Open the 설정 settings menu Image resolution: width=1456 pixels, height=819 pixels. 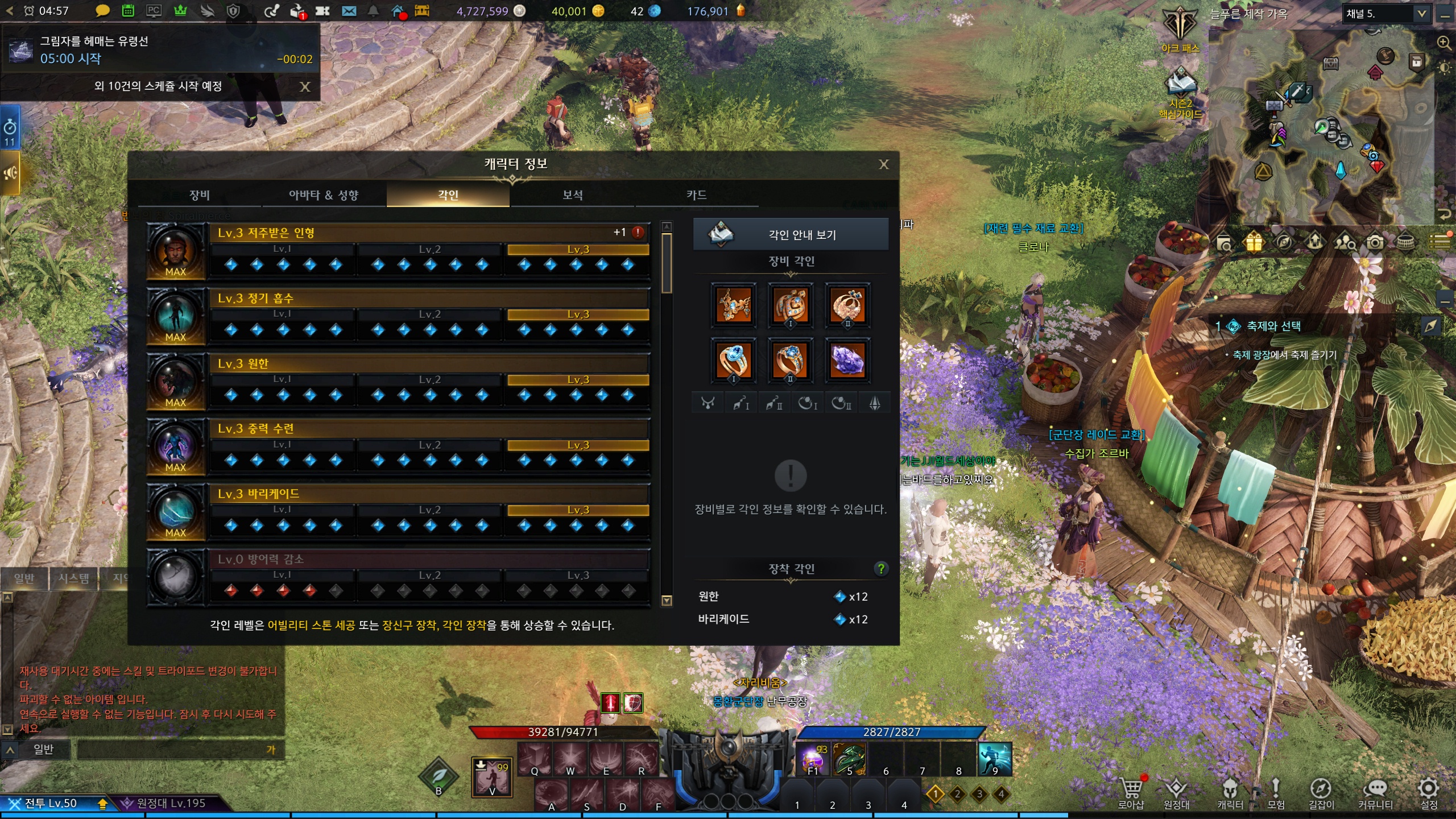[1429, 792]
